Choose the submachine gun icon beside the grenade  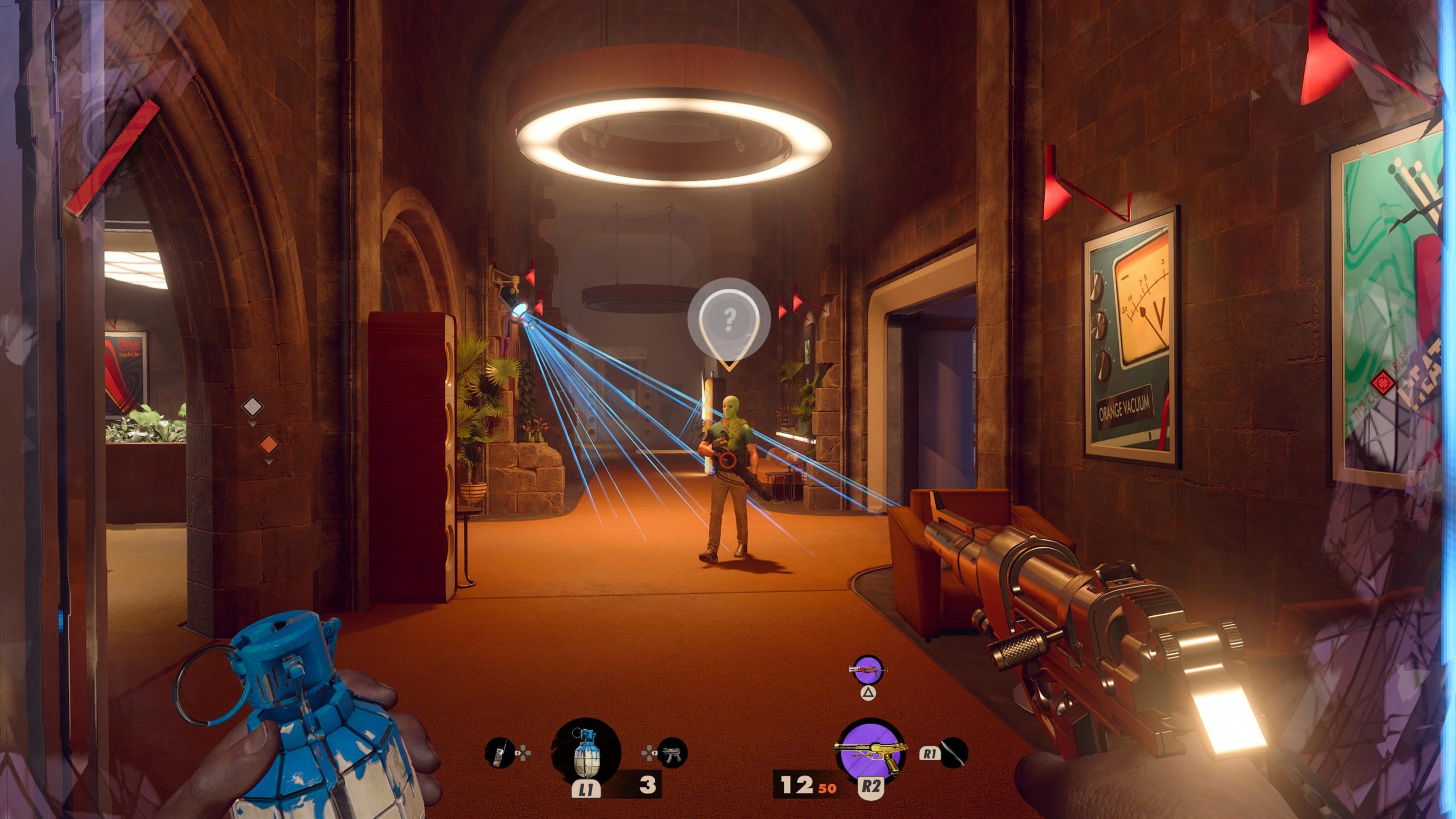coord(672,753)
